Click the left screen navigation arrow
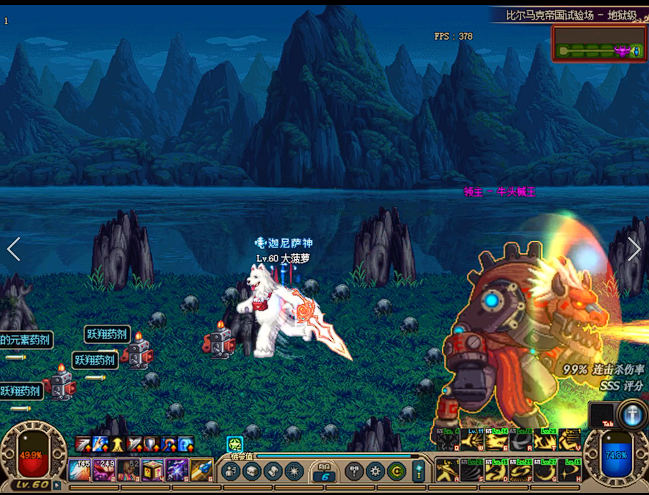This screenshot has width=649, height=495. coord(14,249)
